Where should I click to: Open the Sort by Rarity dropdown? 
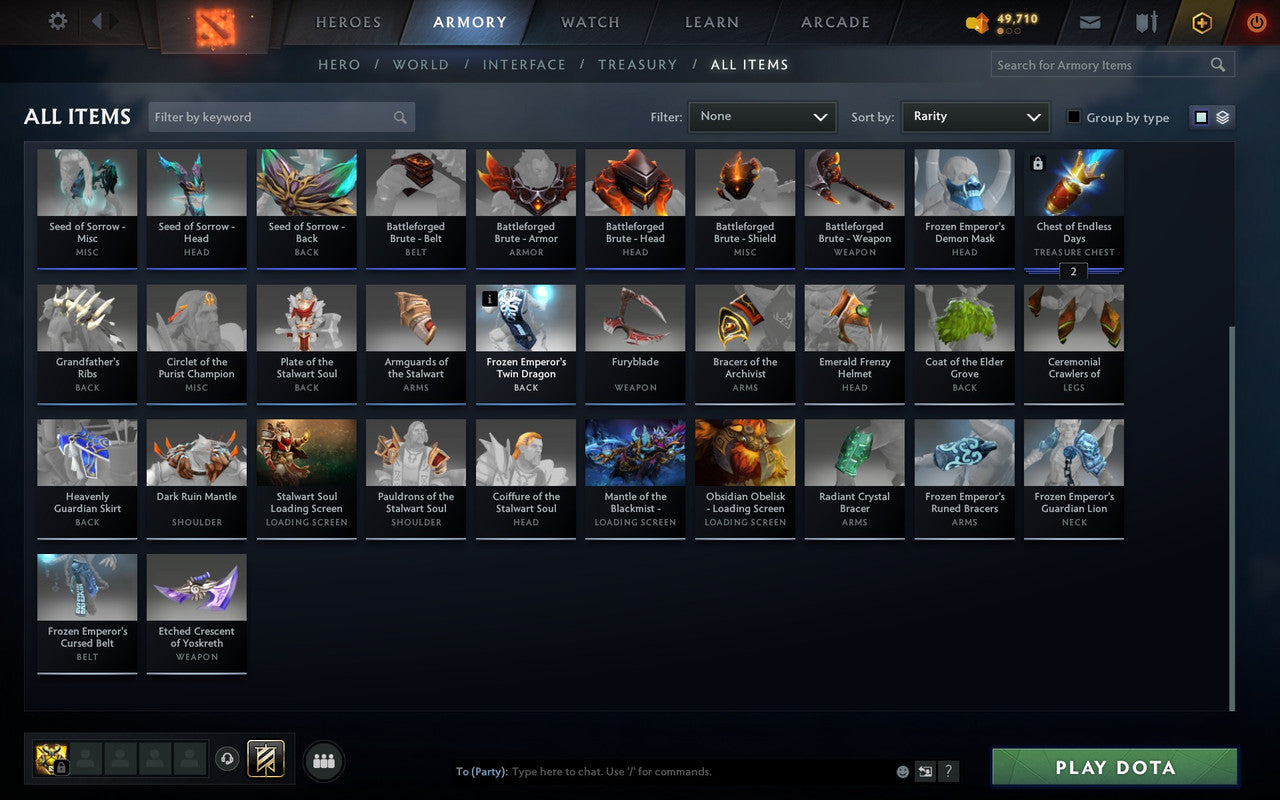pyautogui.click(x=975, y=116)
